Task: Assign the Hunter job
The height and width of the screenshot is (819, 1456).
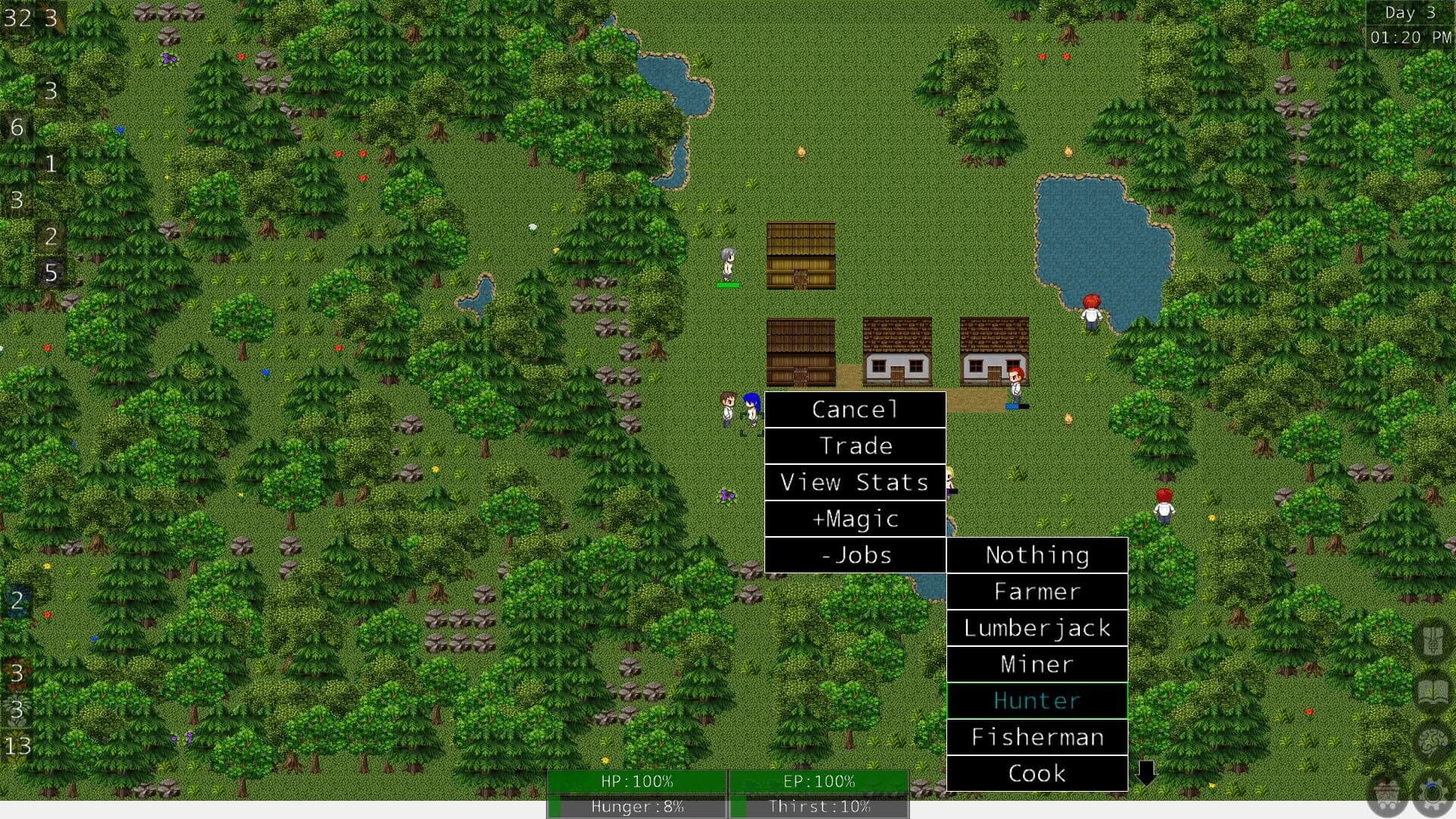Action: coord(1036,701)
